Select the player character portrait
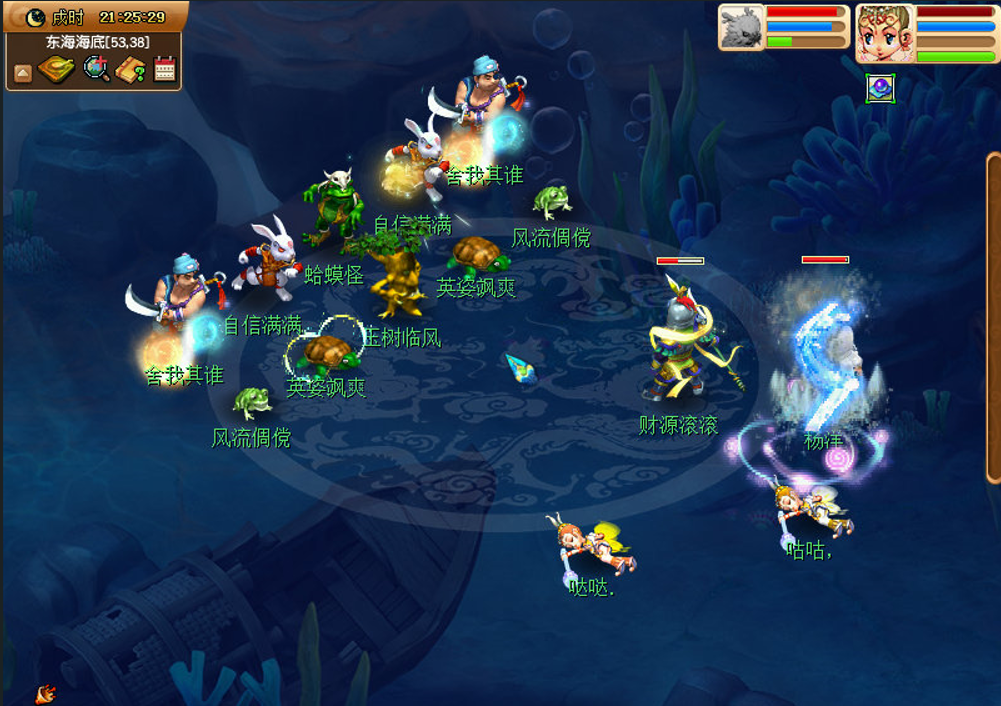 click(x=885, y=33)
